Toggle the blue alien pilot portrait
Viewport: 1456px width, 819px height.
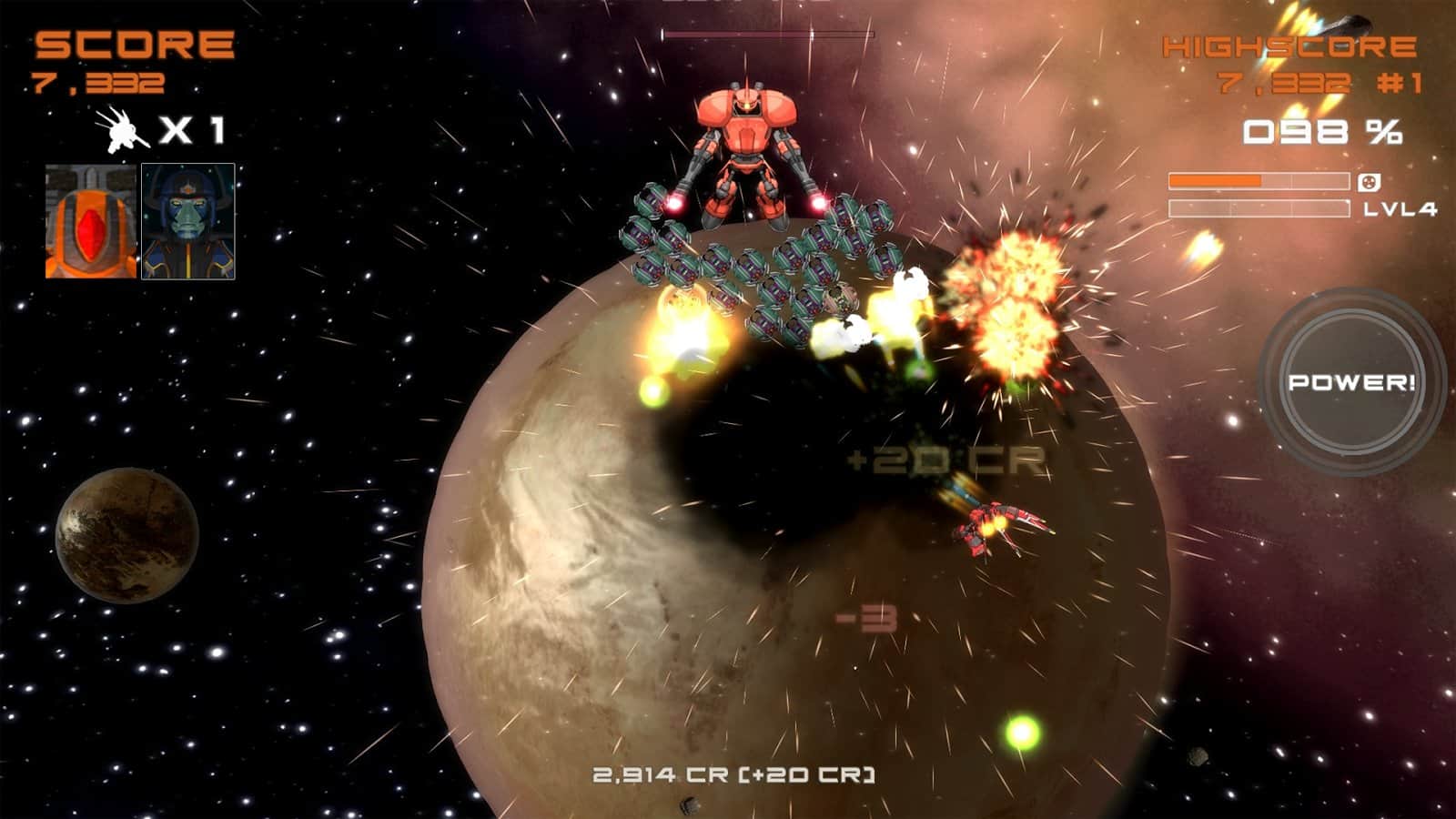(188, 218)
